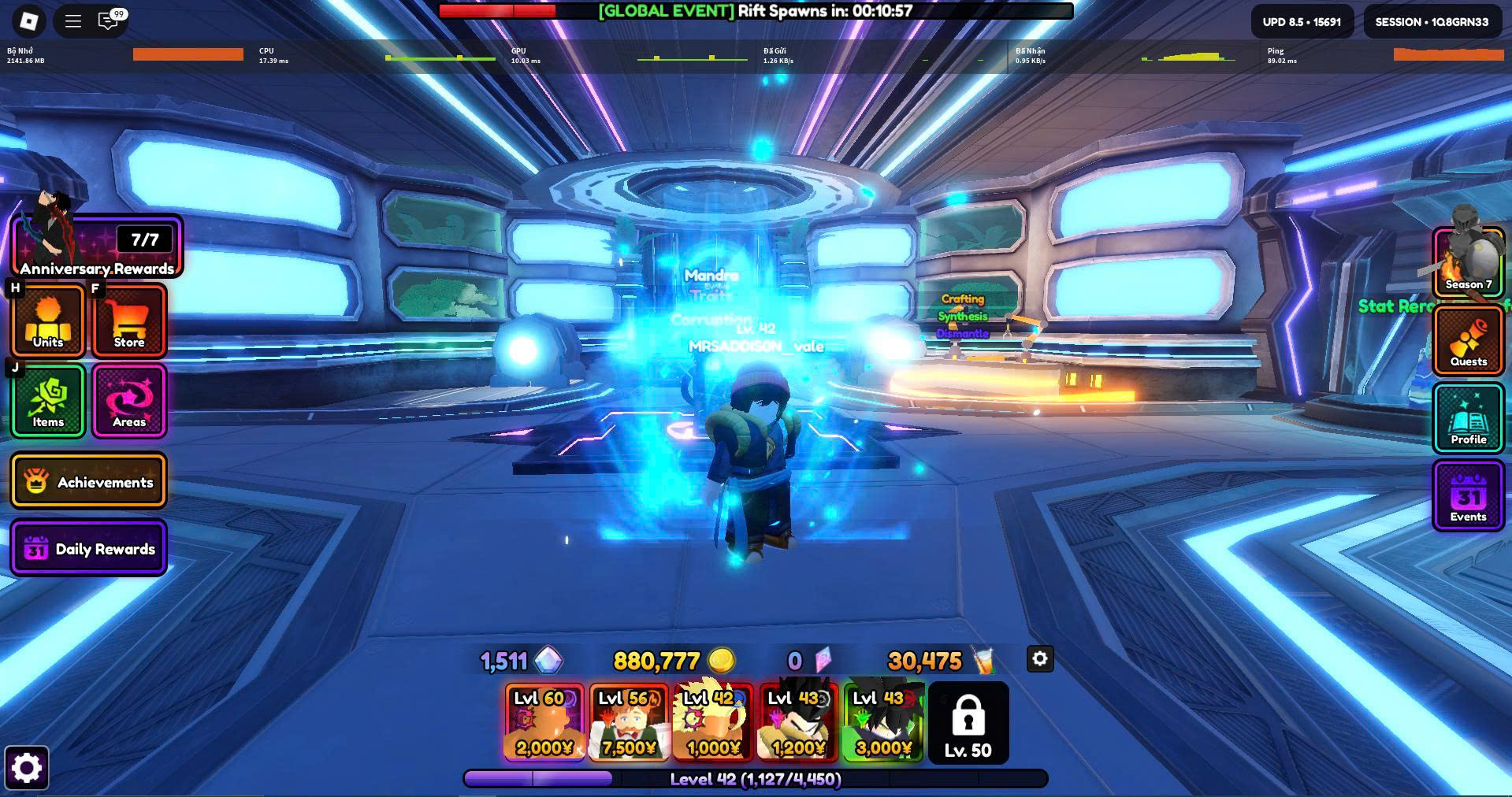The image size is (1512, 797).
Task: View the Quests panel
Action: pyautogui.click(x=1469, y=340)
